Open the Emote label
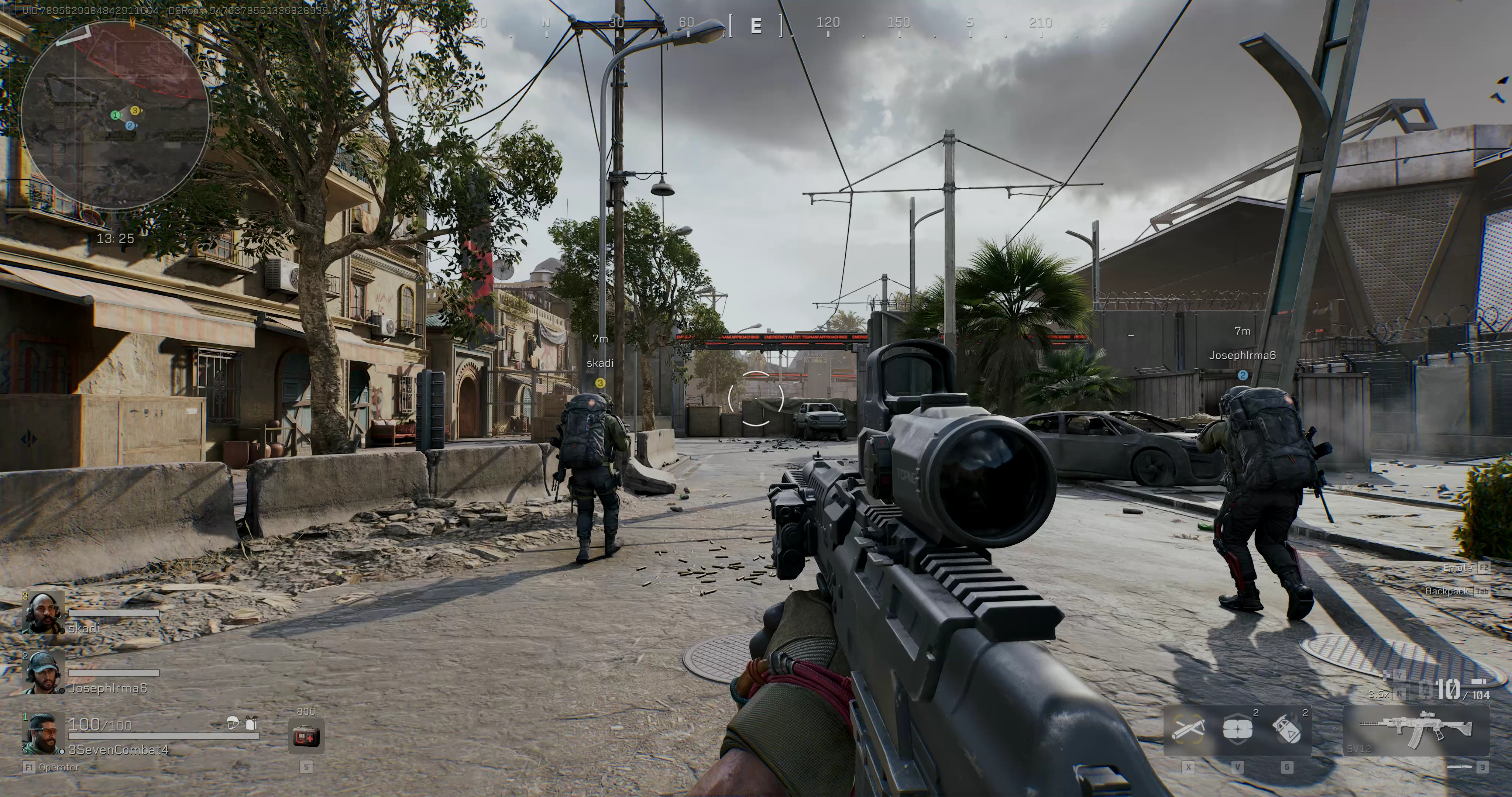 point(1457,567)
